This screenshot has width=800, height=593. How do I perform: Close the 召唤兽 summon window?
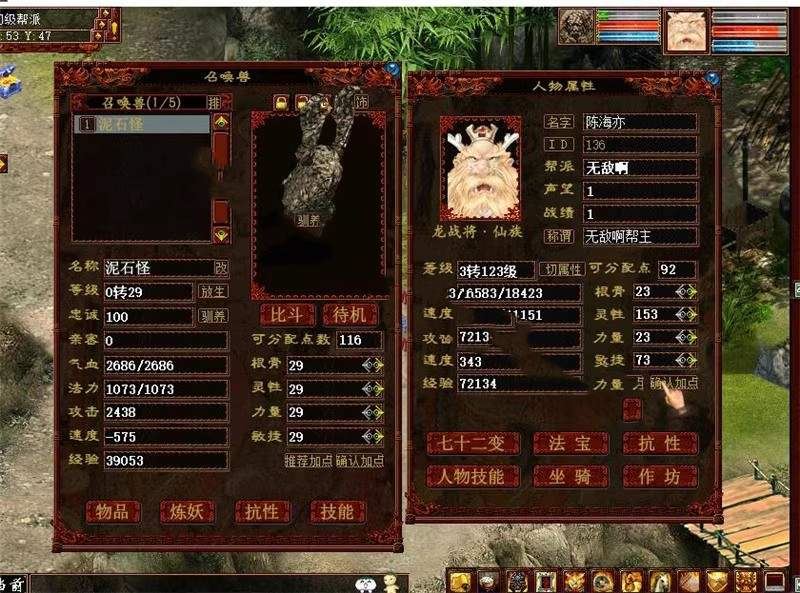click(393, 70)
